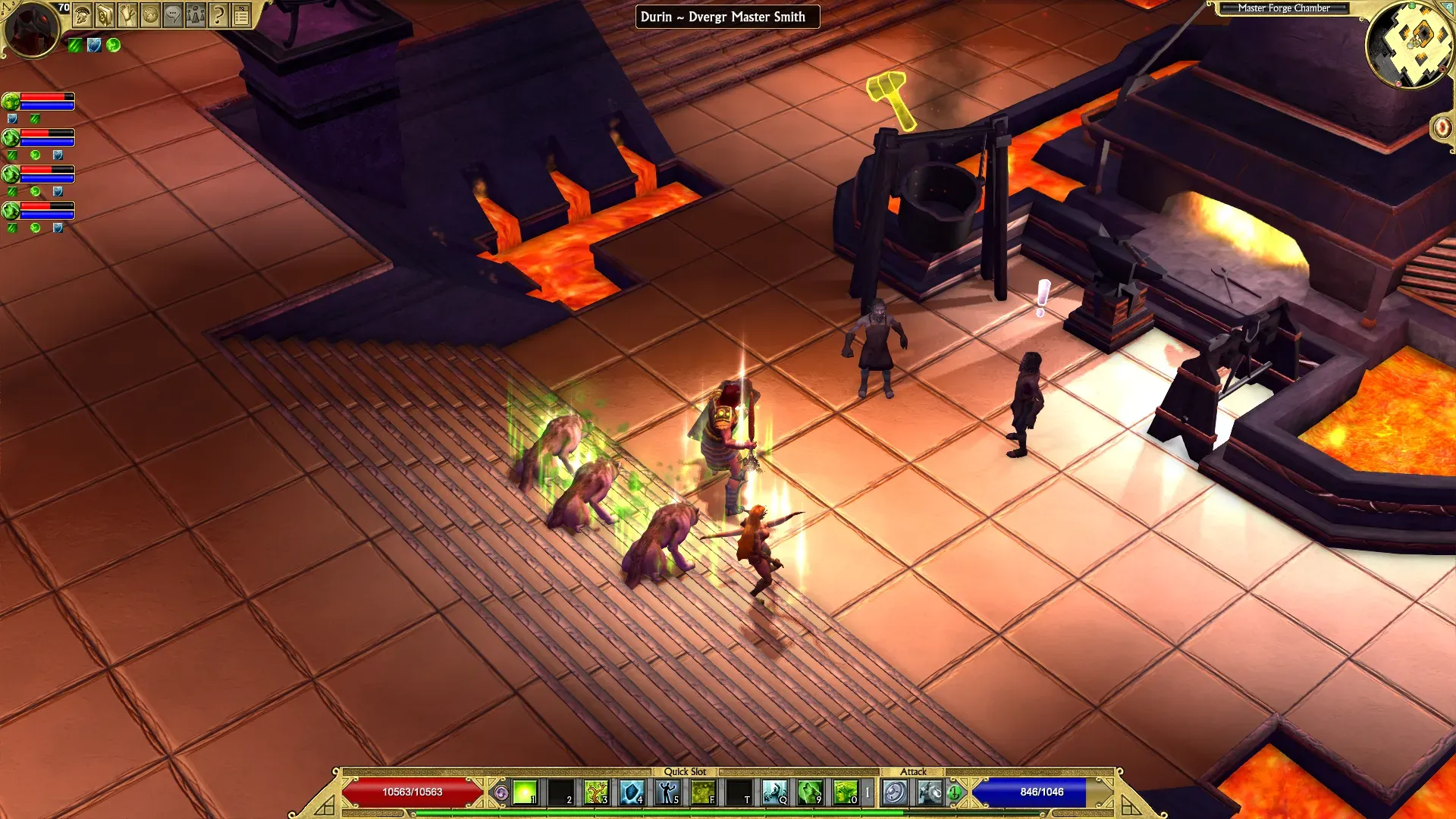Open the quest scroll log
1456x819 pixels.
coord(128,14)
